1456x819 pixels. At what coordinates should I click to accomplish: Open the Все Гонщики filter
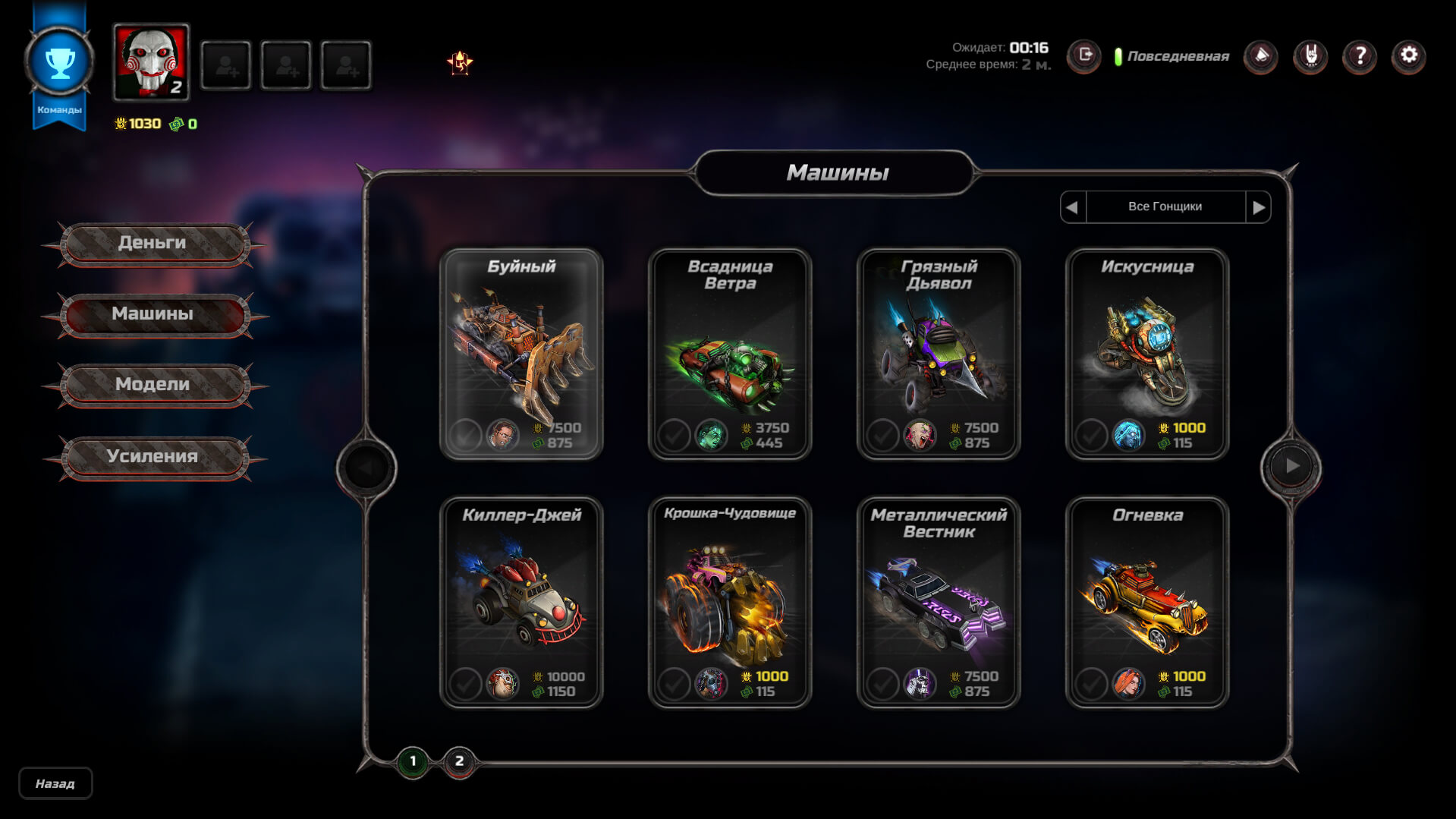[1165, 206]
